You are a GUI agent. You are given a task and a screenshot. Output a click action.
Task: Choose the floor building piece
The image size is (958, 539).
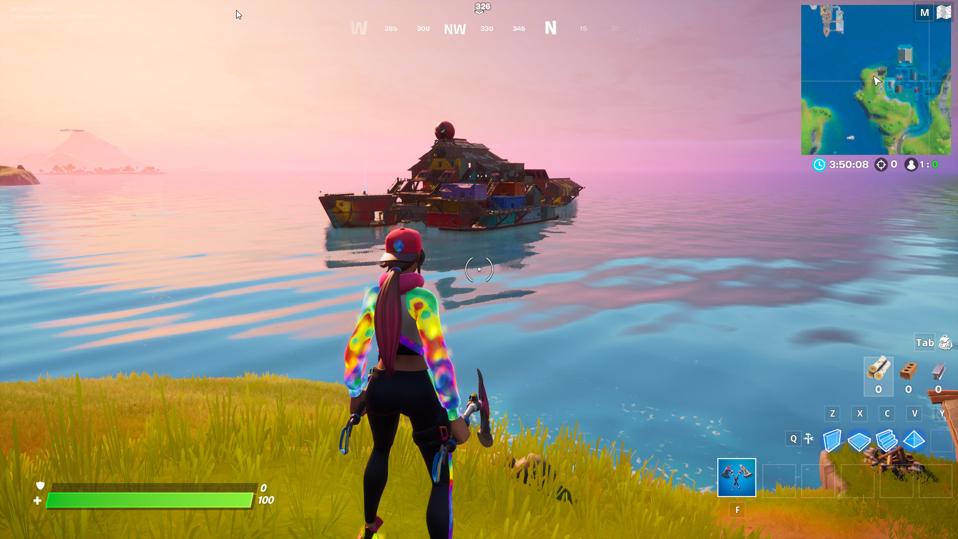[x=859, y=440]
